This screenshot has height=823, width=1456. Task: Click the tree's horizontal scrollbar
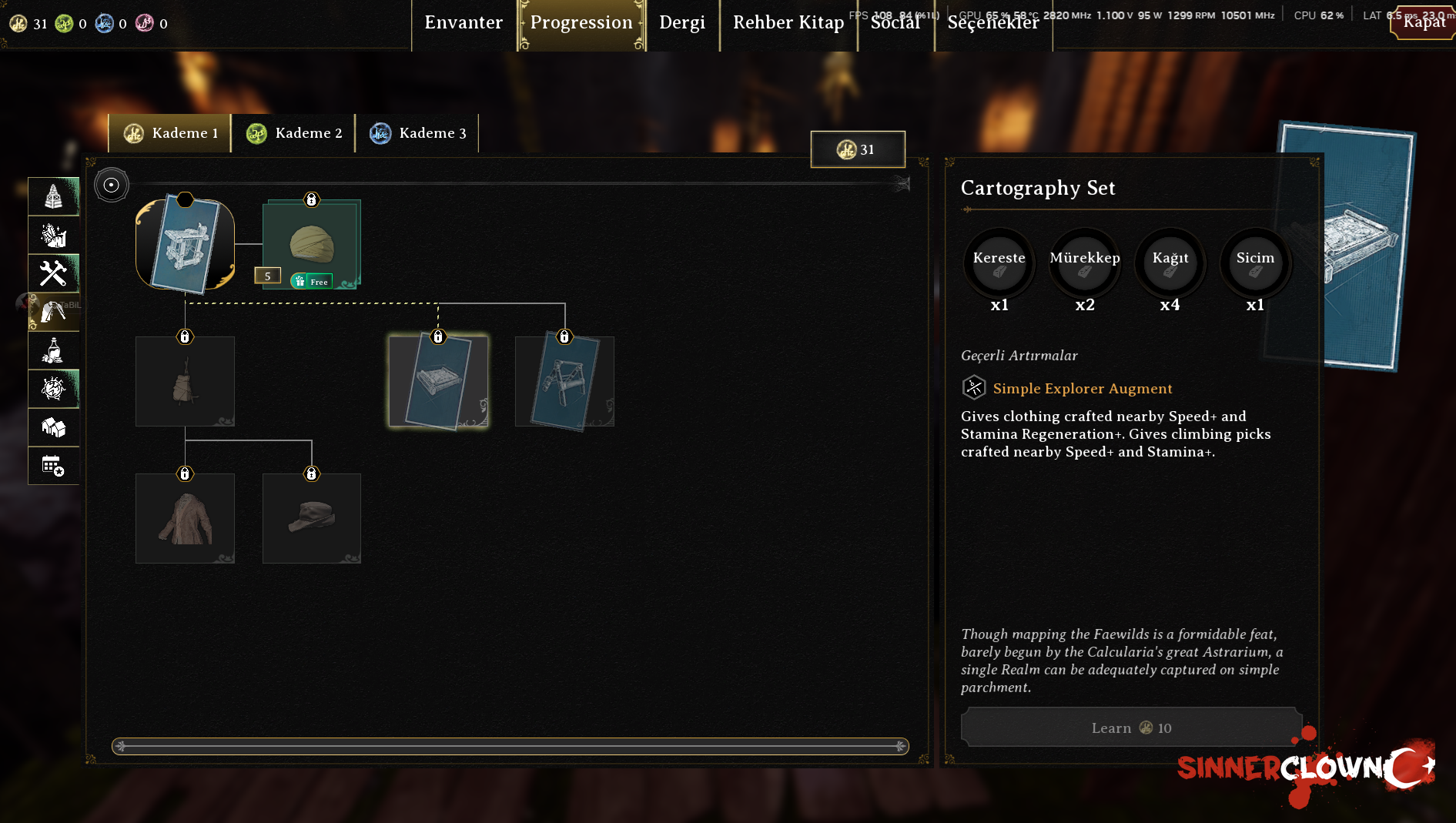[510, 746]
